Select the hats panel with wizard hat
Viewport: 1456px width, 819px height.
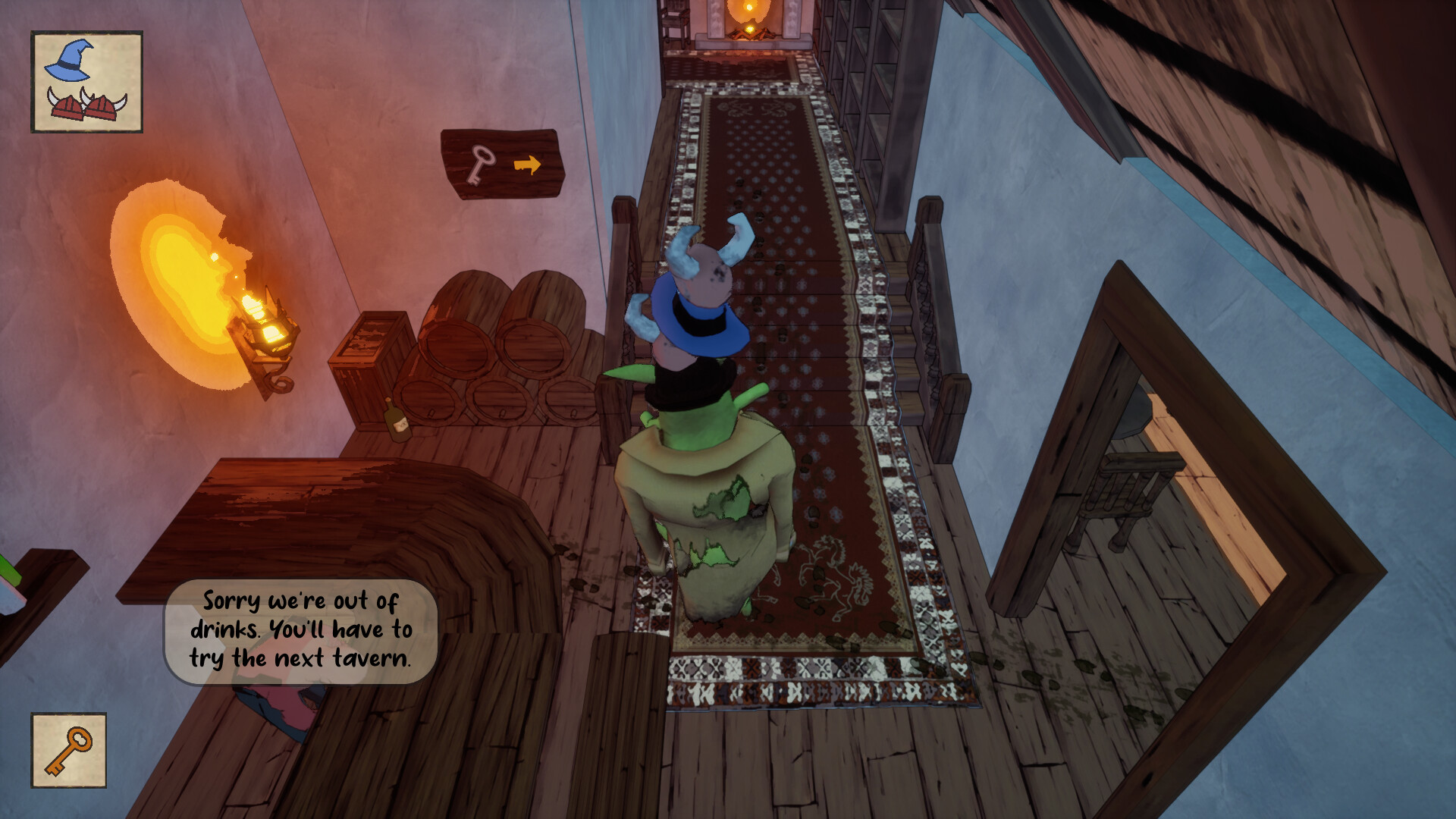click(86, 82)
